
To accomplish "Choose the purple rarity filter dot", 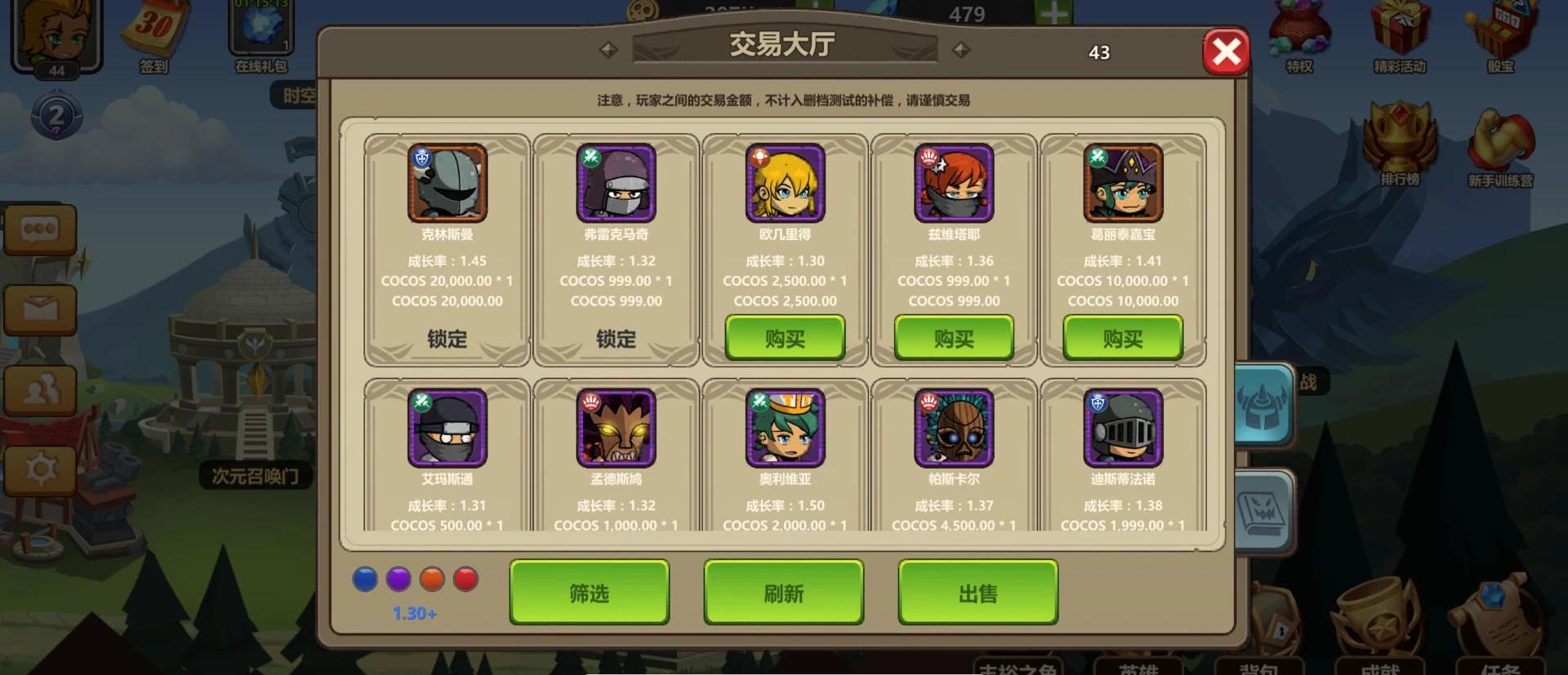I will pyautogui.click(x=399, y=580).
